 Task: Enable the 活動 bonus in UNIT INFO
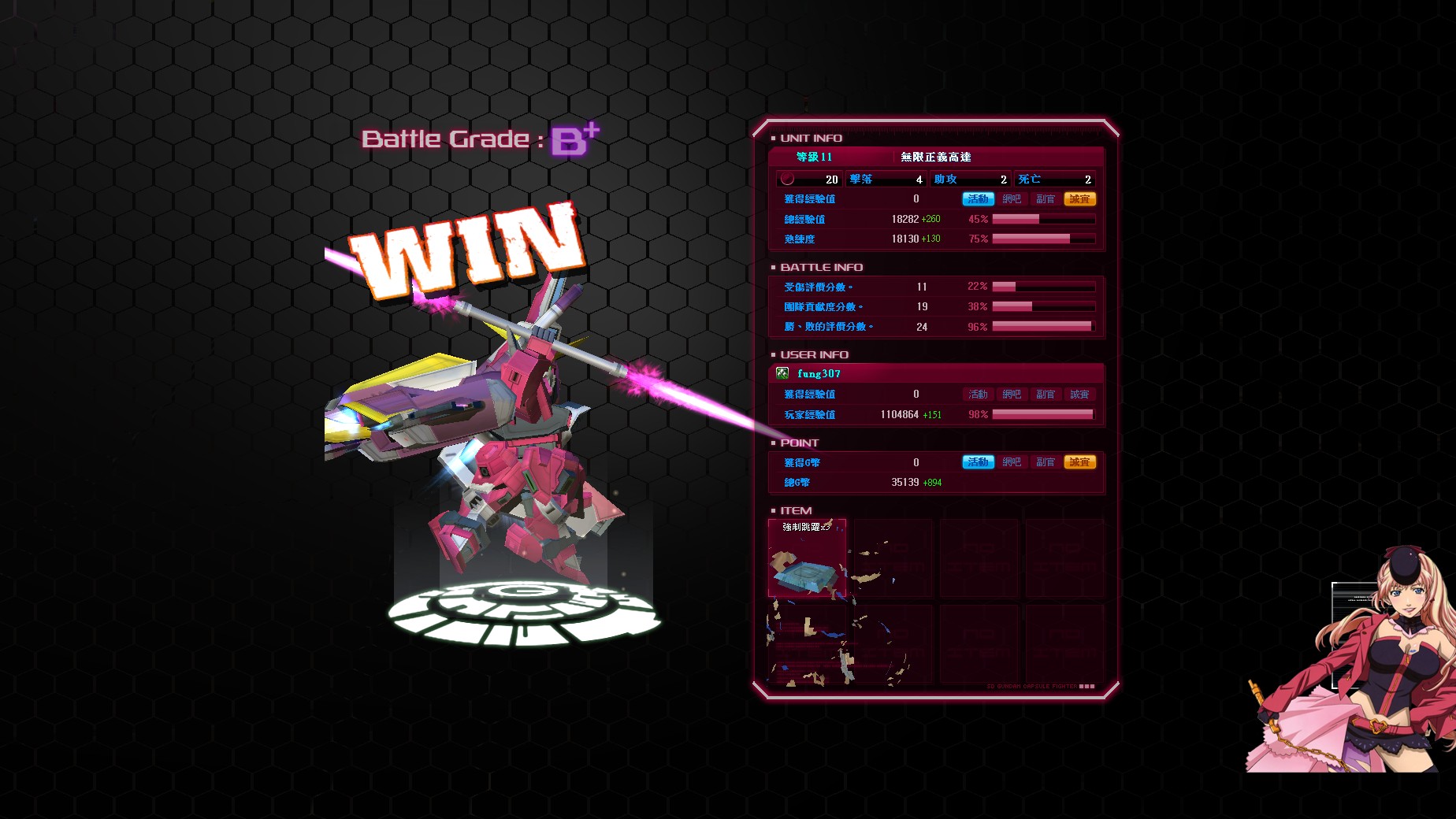[x=979, y=199]
